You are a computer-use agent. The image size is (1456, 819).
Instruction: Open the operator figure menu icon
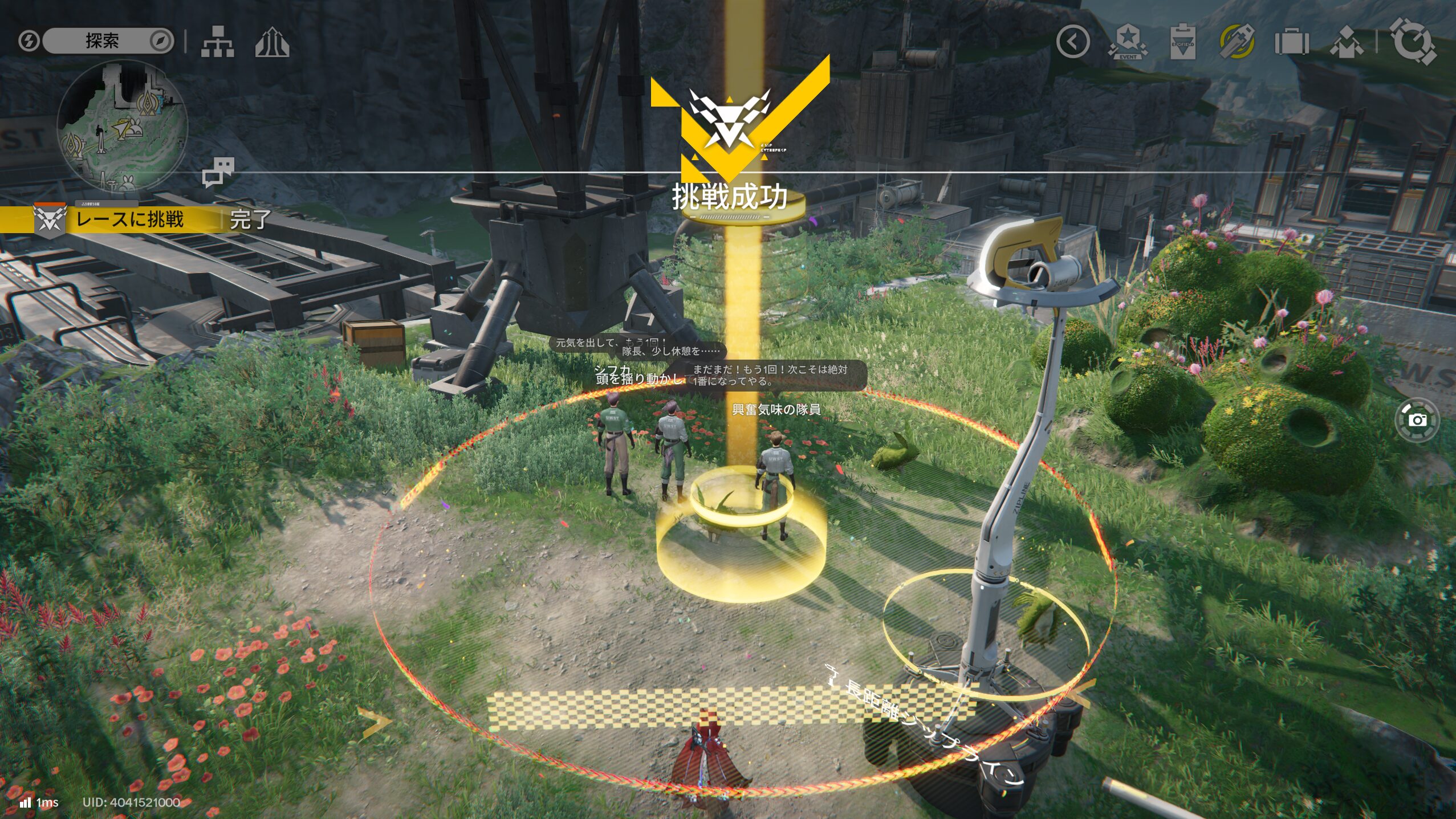coord(1346,42)
